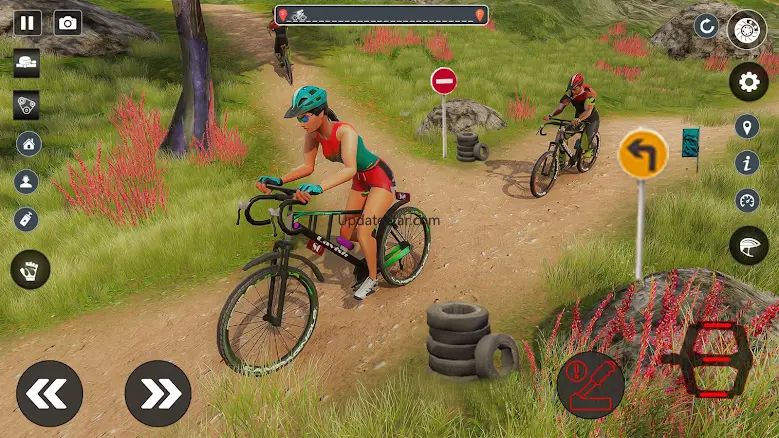Screen dimensions: 779x438
Task: Show the map location pin
Action: coord(747,126)
